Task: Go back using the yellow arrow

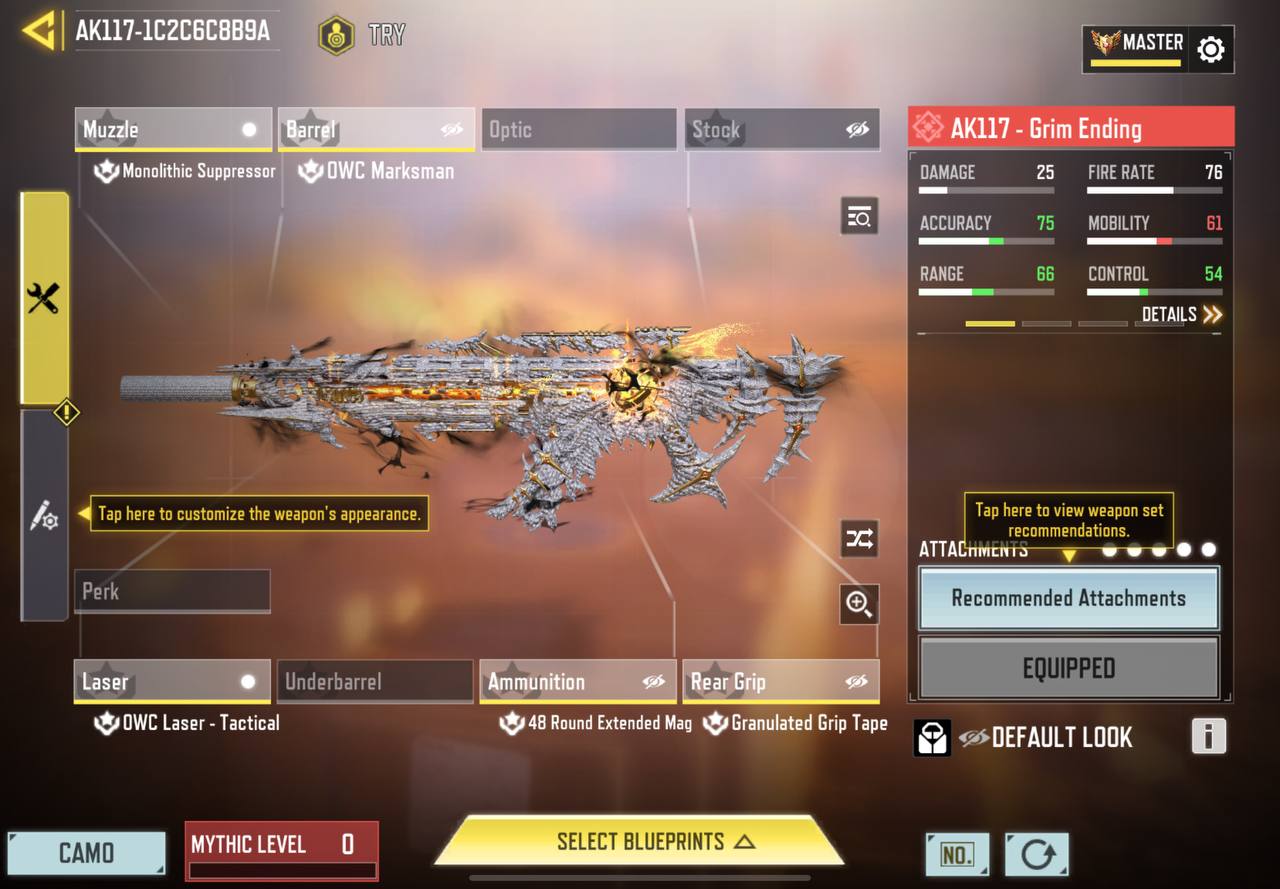Action: click(x=38, y=31)
